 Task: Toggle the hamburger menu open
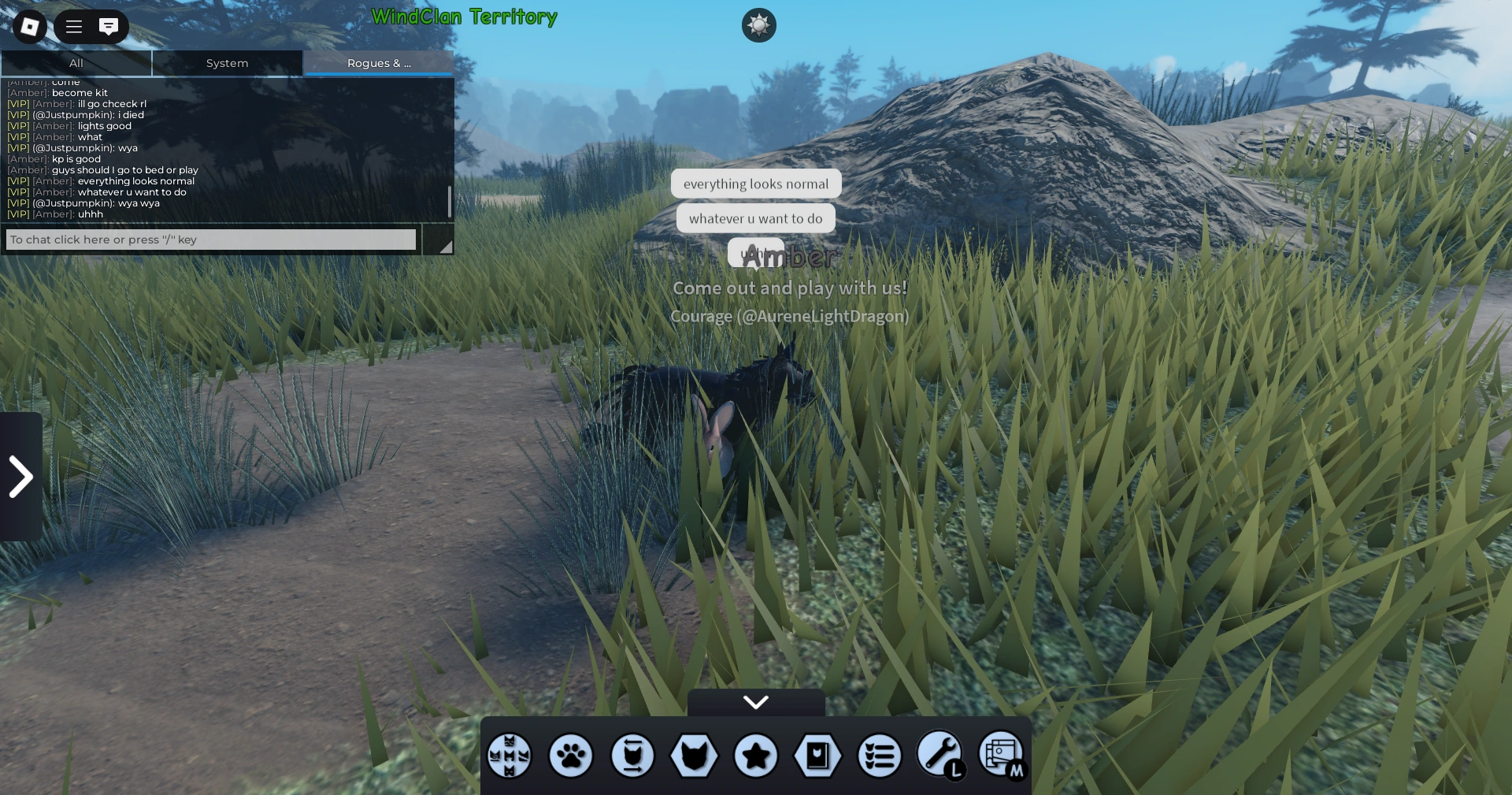pos(72,26)
